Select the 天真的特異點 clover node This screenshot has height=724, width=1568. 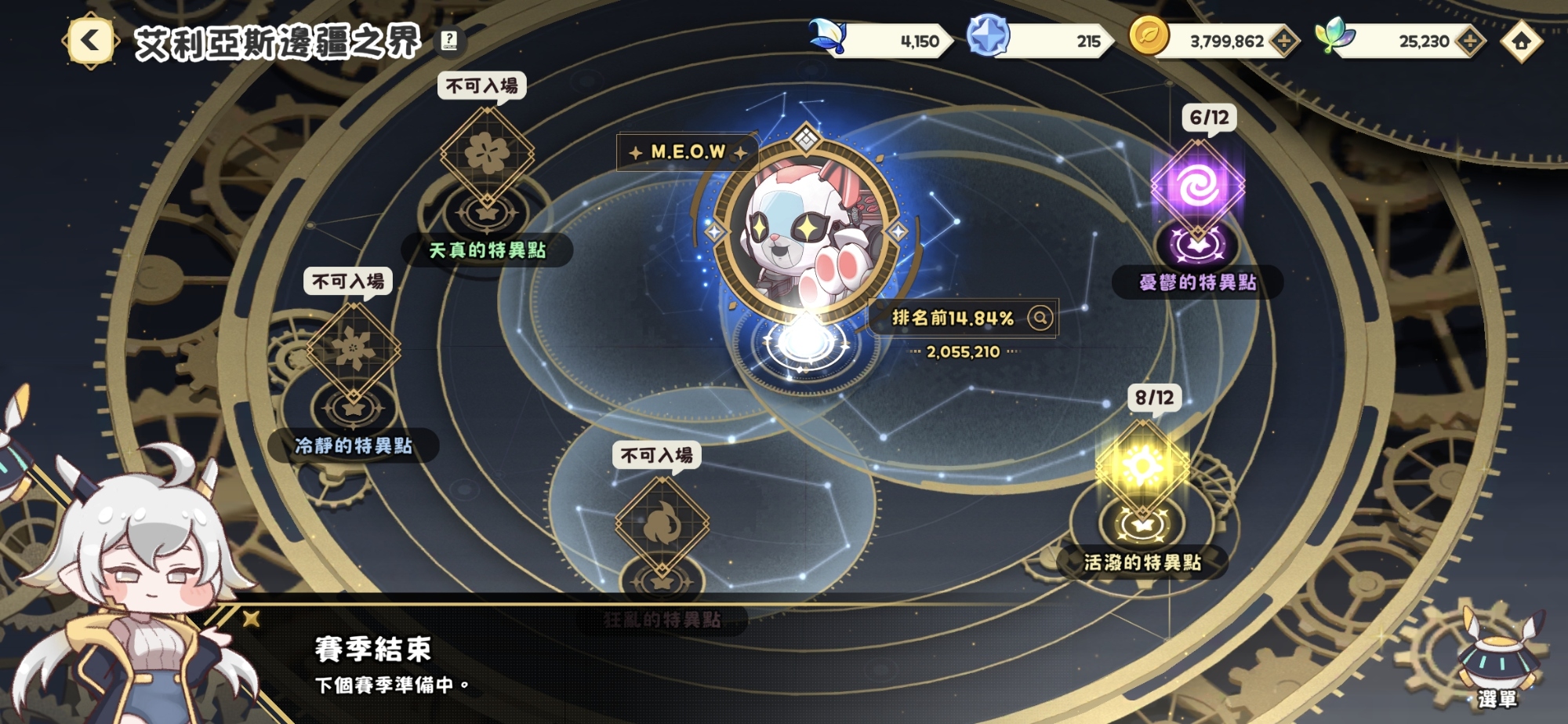coord(487,155)
